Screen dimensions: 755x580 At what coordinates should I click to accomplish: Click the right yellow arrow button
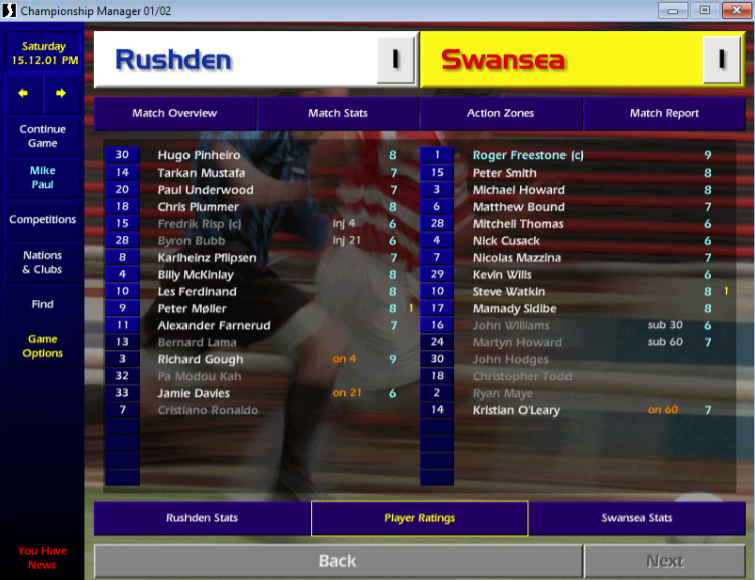61,94
